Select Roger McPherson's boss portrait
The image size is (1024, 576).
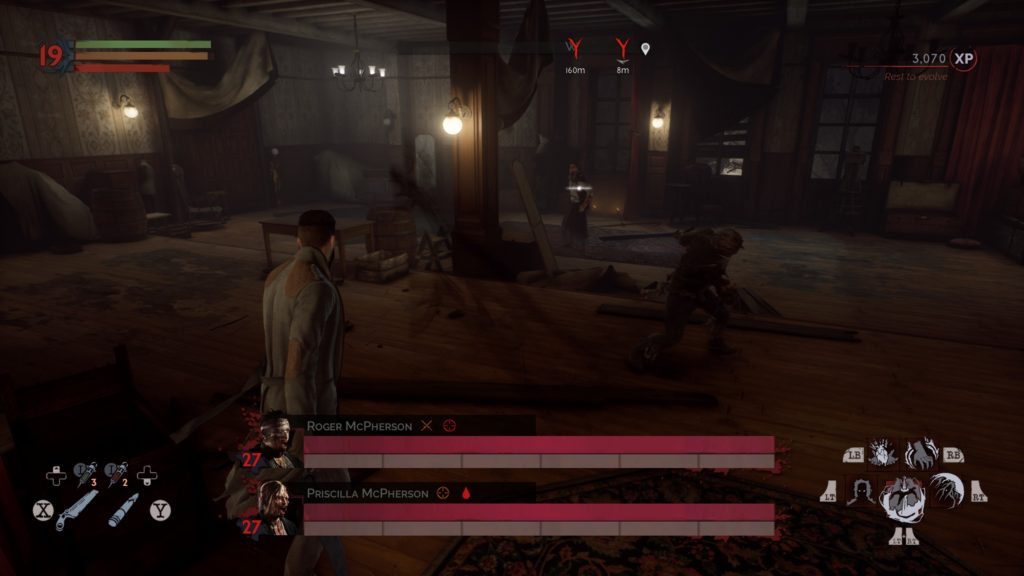275,436
